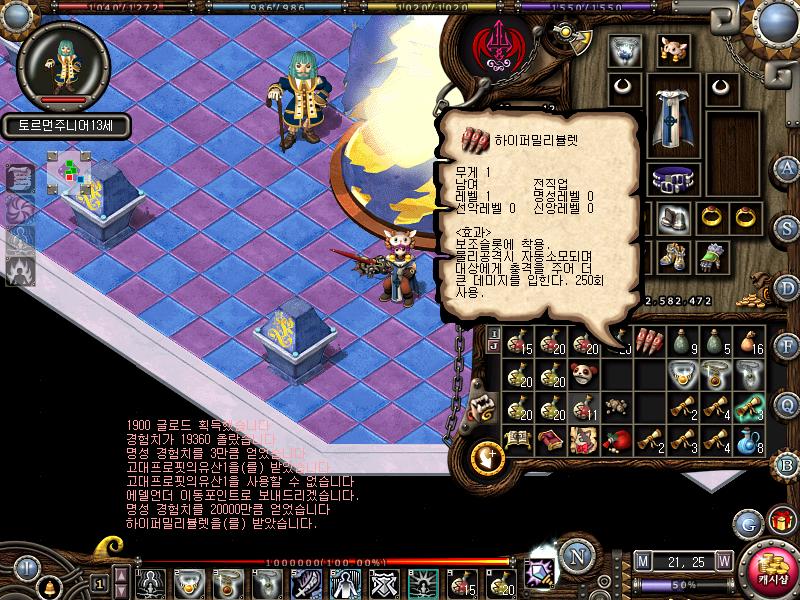The image size is (800, 600).
Task: Open the 캐시샵 cash shop
Action: [769, 569]
